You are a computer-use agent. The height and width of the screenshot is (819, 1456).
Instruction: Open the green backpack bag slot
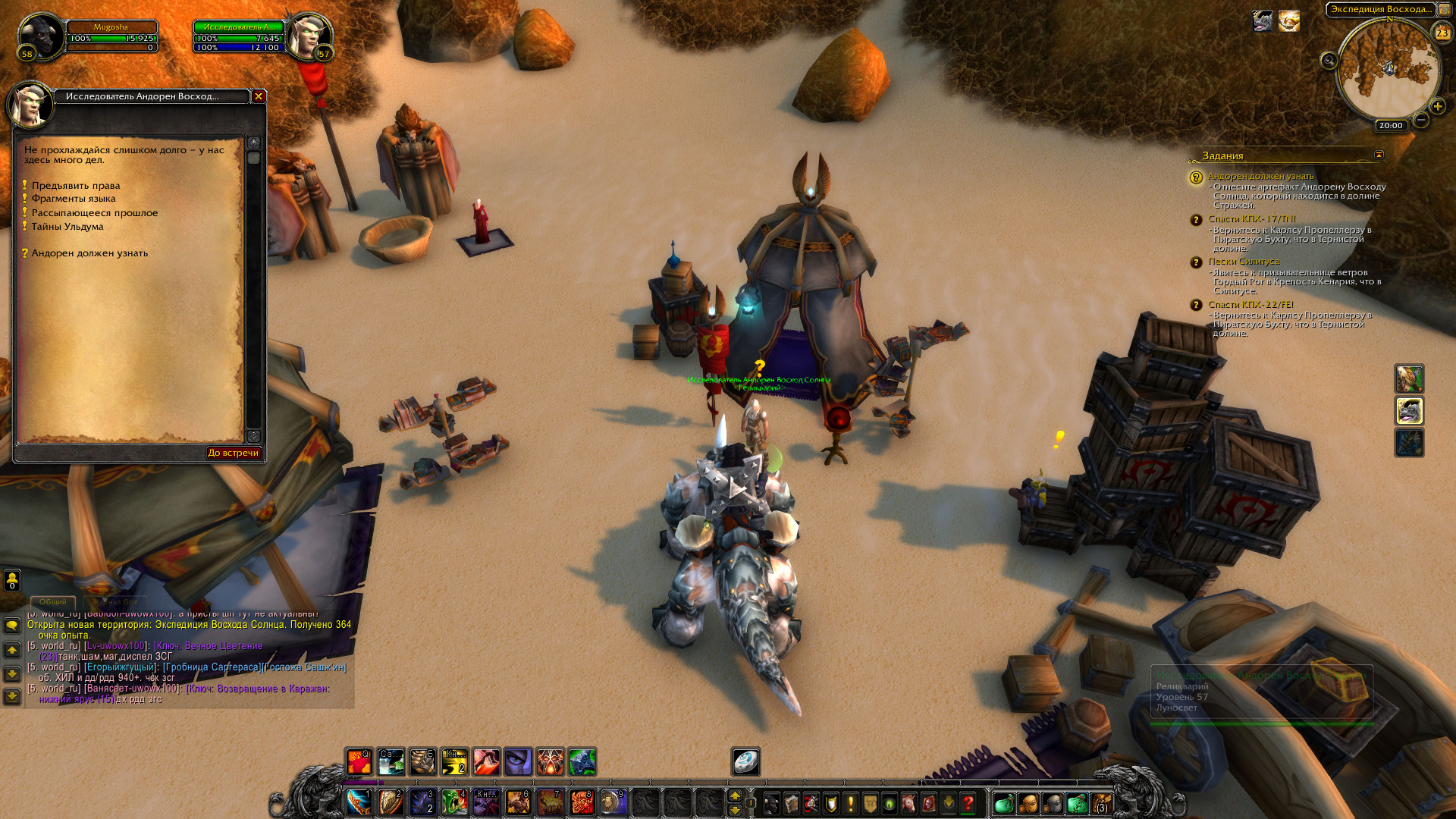click(x=1003, y=803)
